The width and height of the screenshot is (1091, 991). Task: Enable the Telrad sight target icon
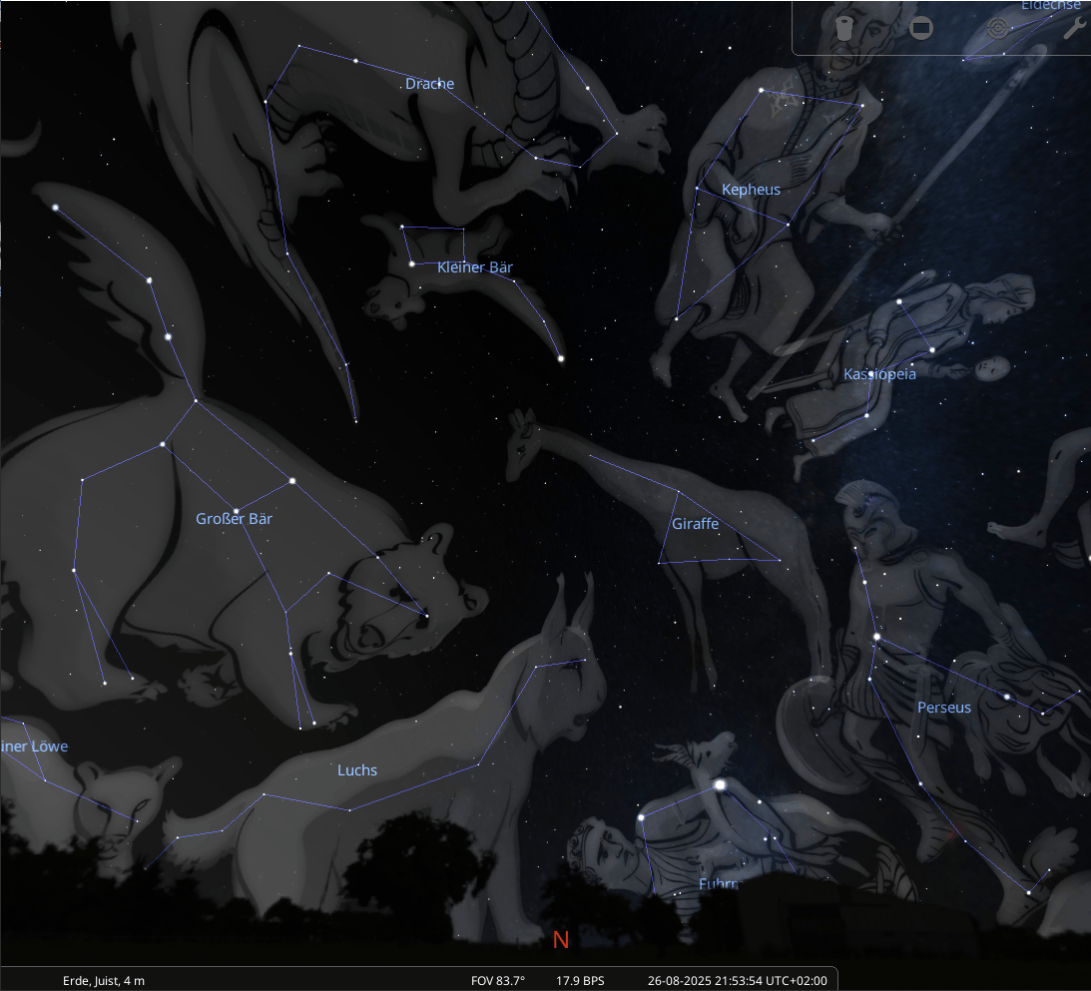[x=997, y=28]
